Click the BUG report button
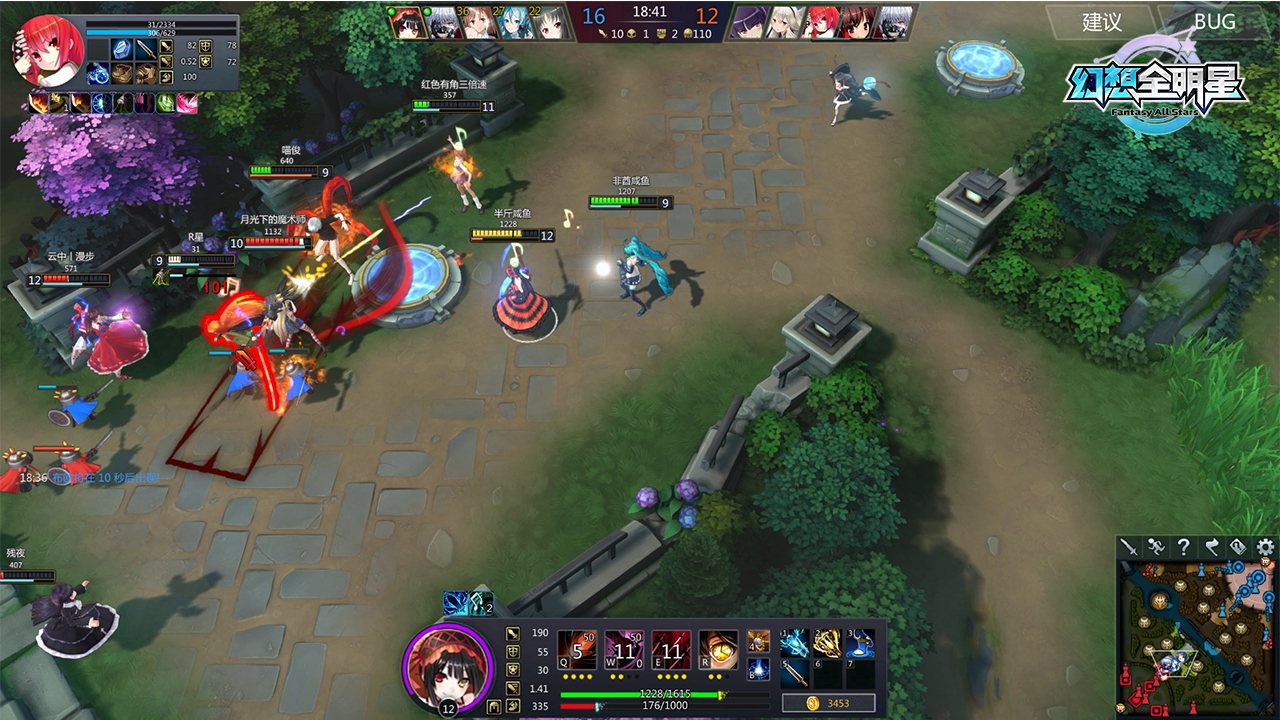 pyautogui.click(x=1214, y=21)
